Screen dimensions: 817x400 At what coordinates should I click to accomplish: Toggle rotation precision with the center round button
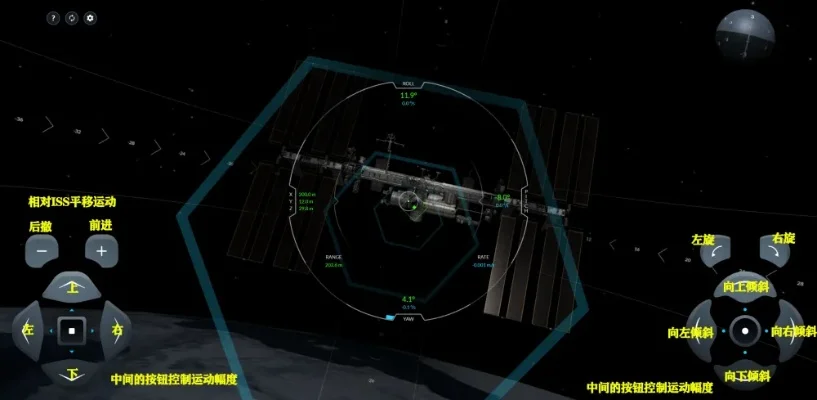pos(743,330)
